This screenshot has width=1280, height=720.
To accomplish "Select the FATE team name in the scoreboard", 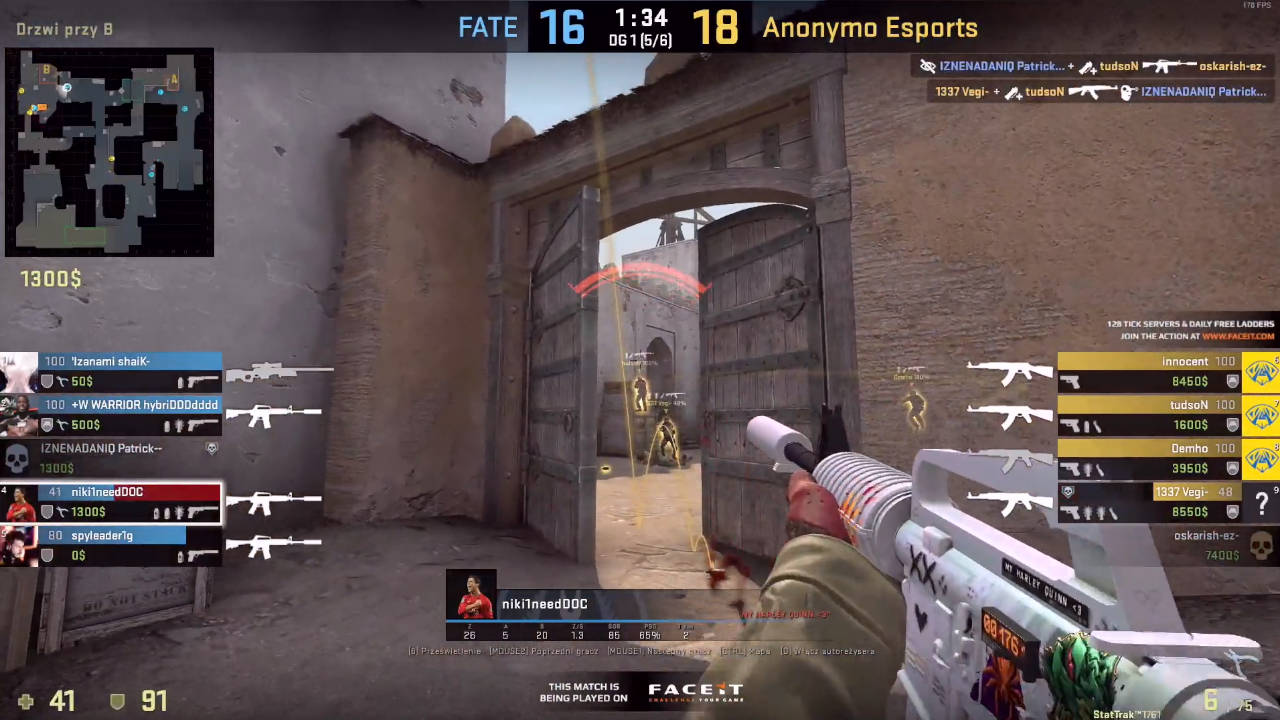I will pos(488,27).
